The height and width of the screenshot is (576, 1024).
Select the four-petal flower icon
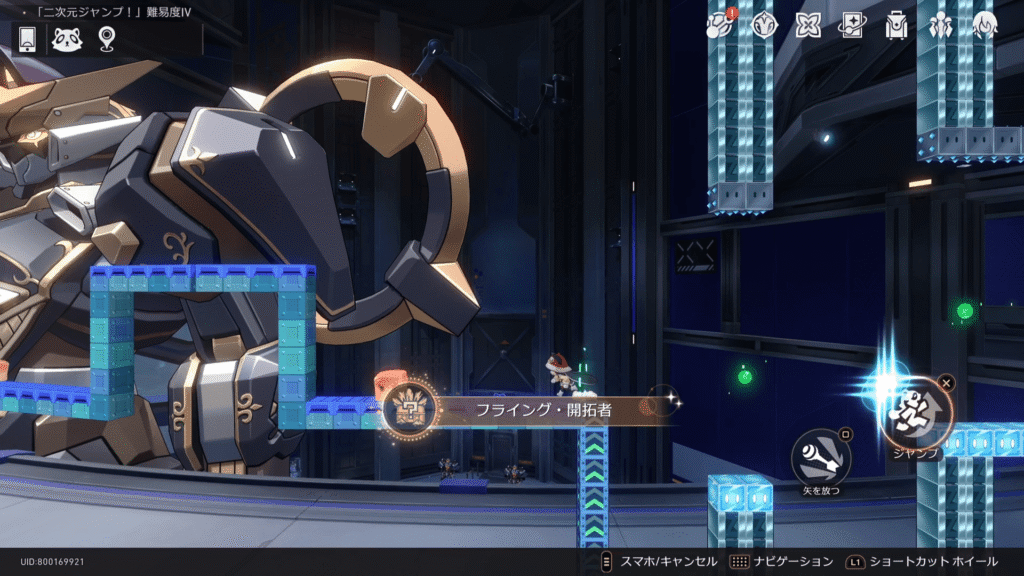tap(808, 25)
